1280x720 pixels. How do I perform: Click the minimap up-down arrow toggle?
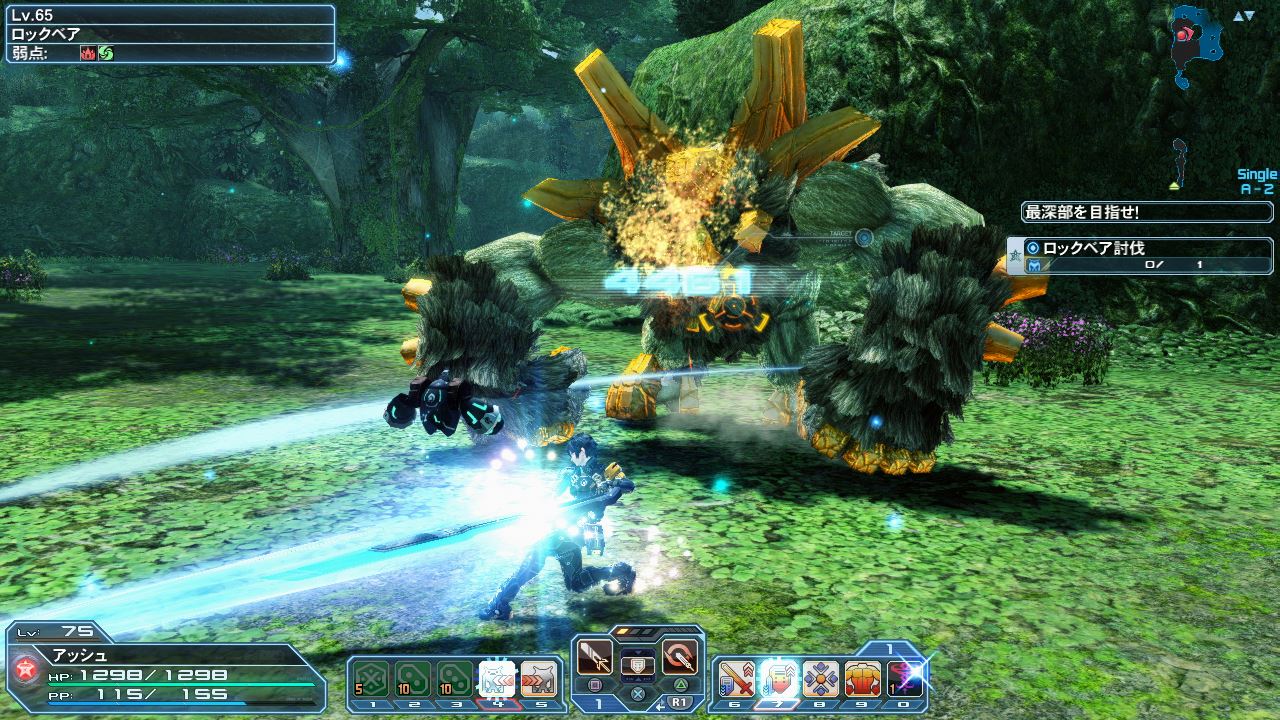coord(1243,16)
